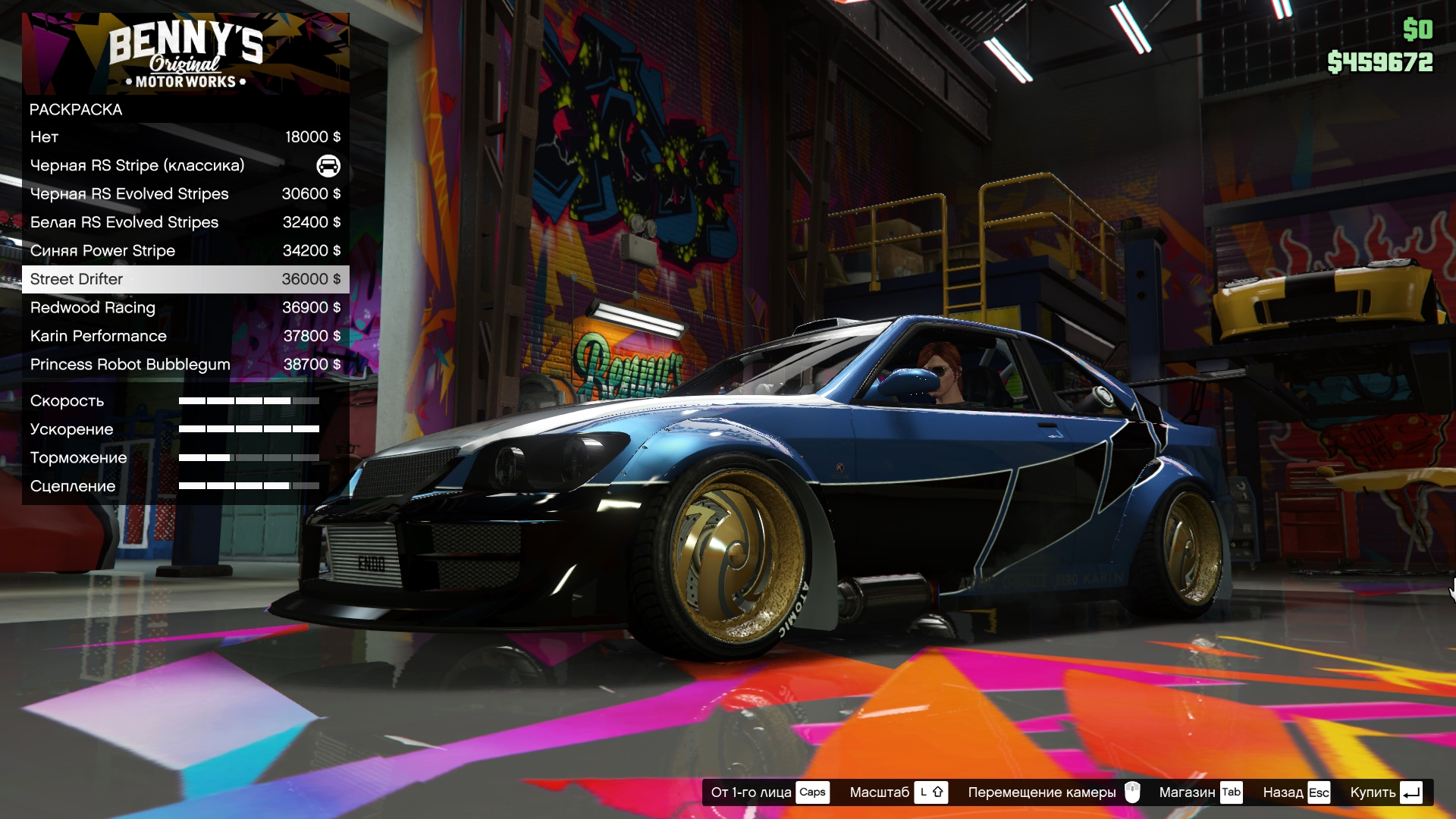Choose the Redwood Racing livery
Image resolution: width=1456 pixels, height=819 pixels.
[x=185, y=308]
